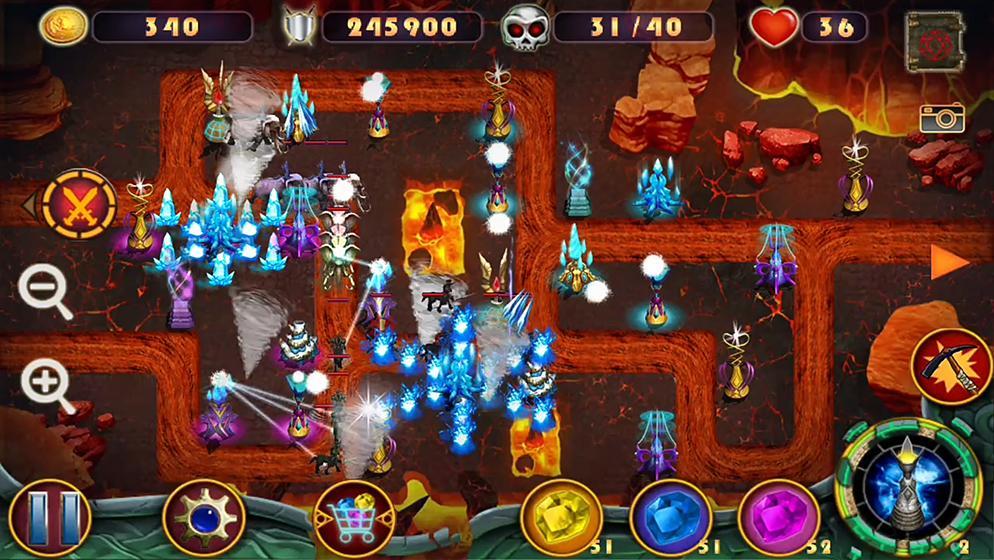Click the orange arrow on the right

coord(948,263)
